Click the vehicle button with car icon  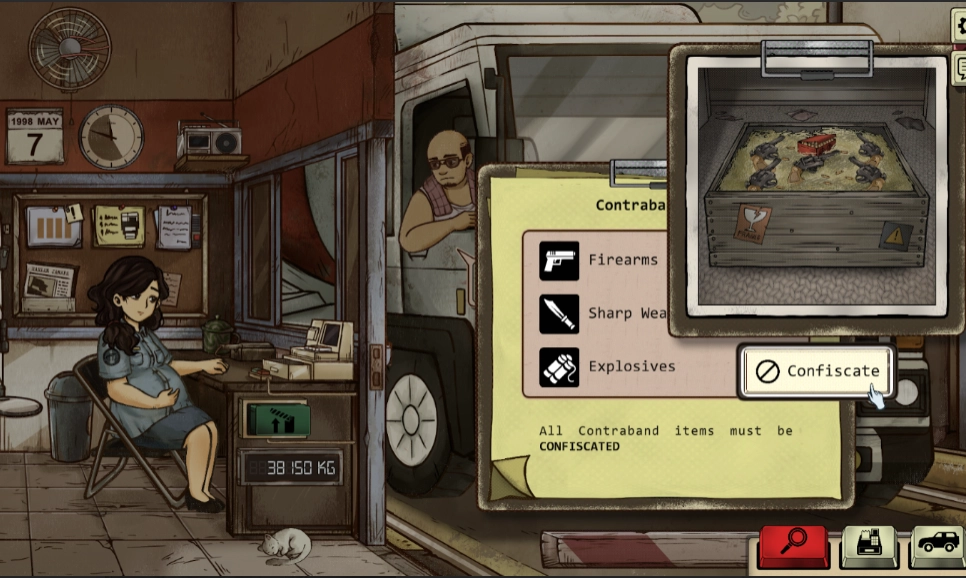(937, 546)
